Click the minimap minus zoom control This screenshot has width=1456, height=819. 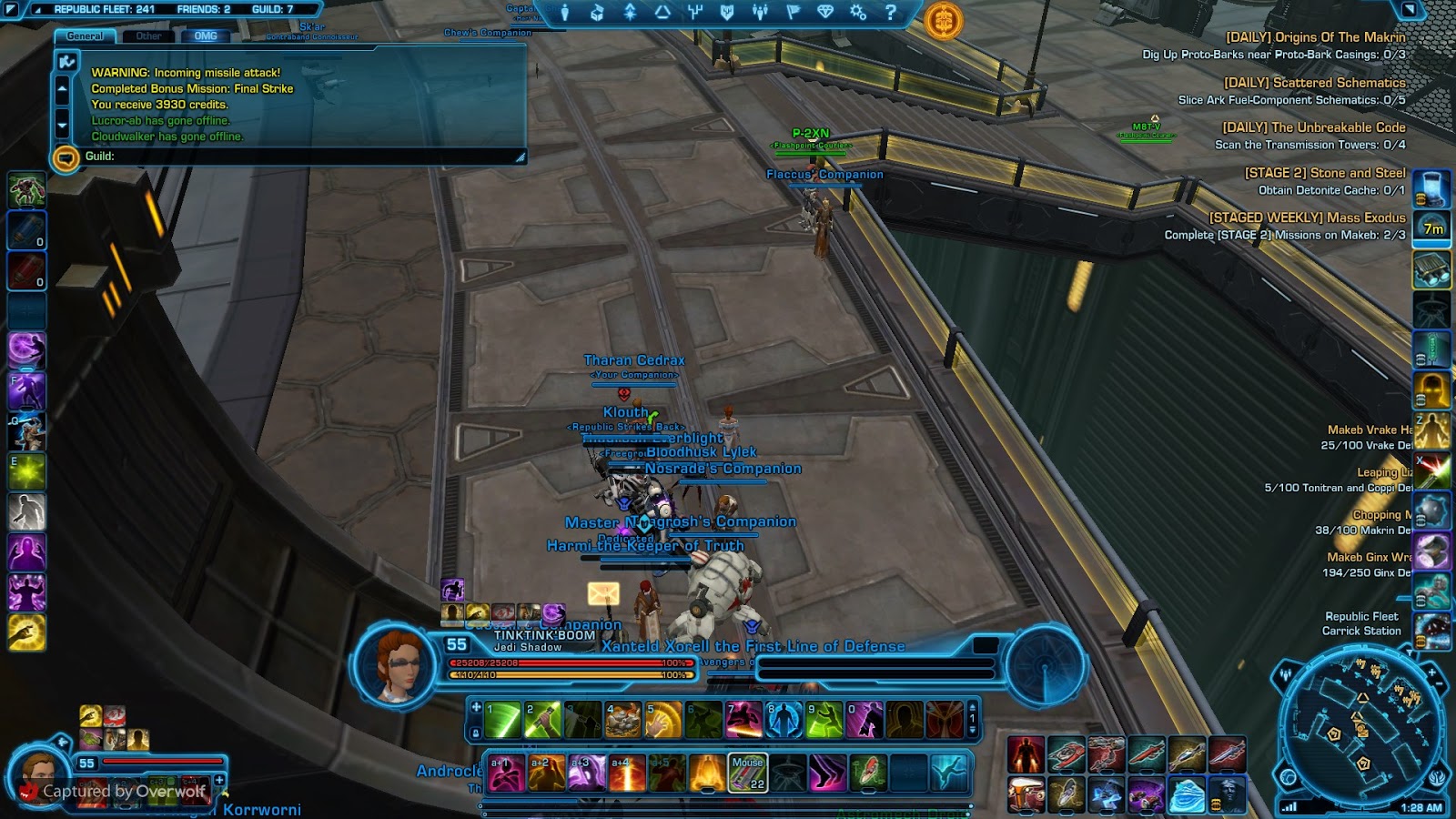(x=1439, y=683)
